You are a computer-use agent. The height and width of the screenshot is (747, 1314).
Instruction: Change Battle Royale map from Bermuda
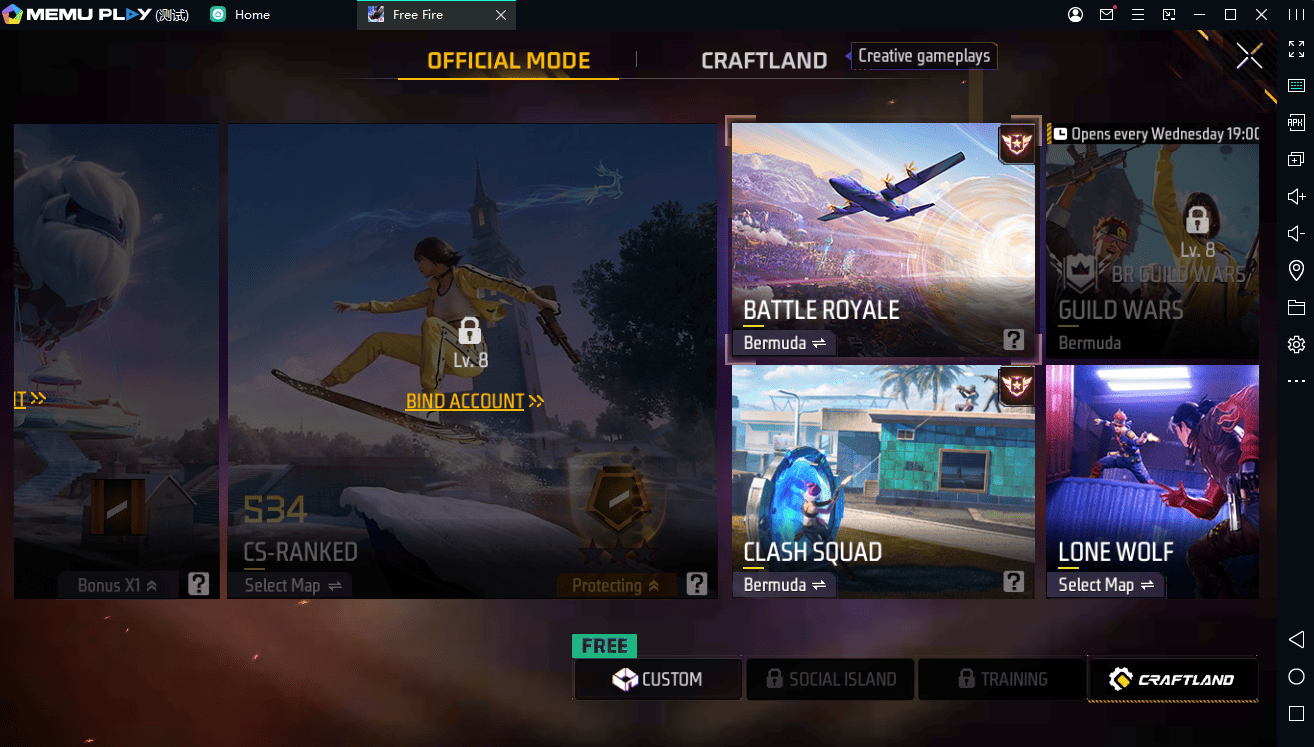[x=784, y=343]
